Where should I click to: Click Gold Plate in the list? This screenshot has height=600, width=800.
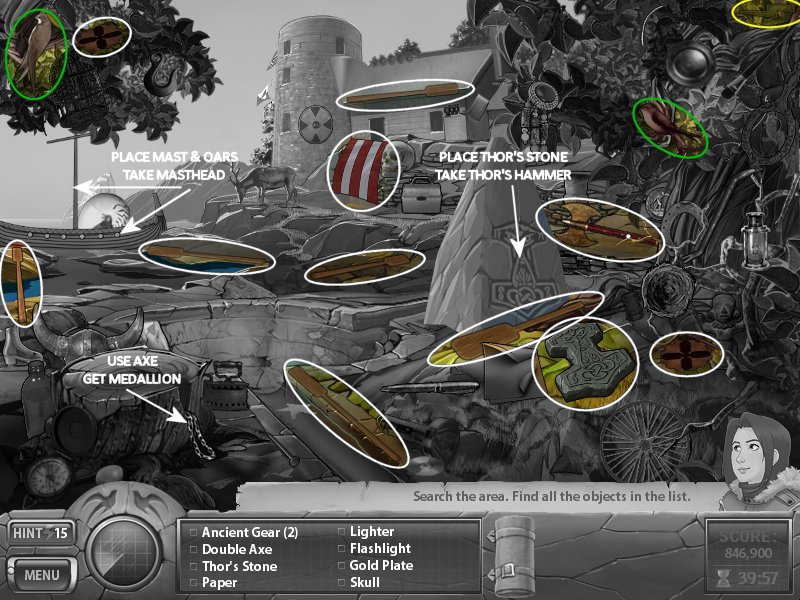[381, 566]
